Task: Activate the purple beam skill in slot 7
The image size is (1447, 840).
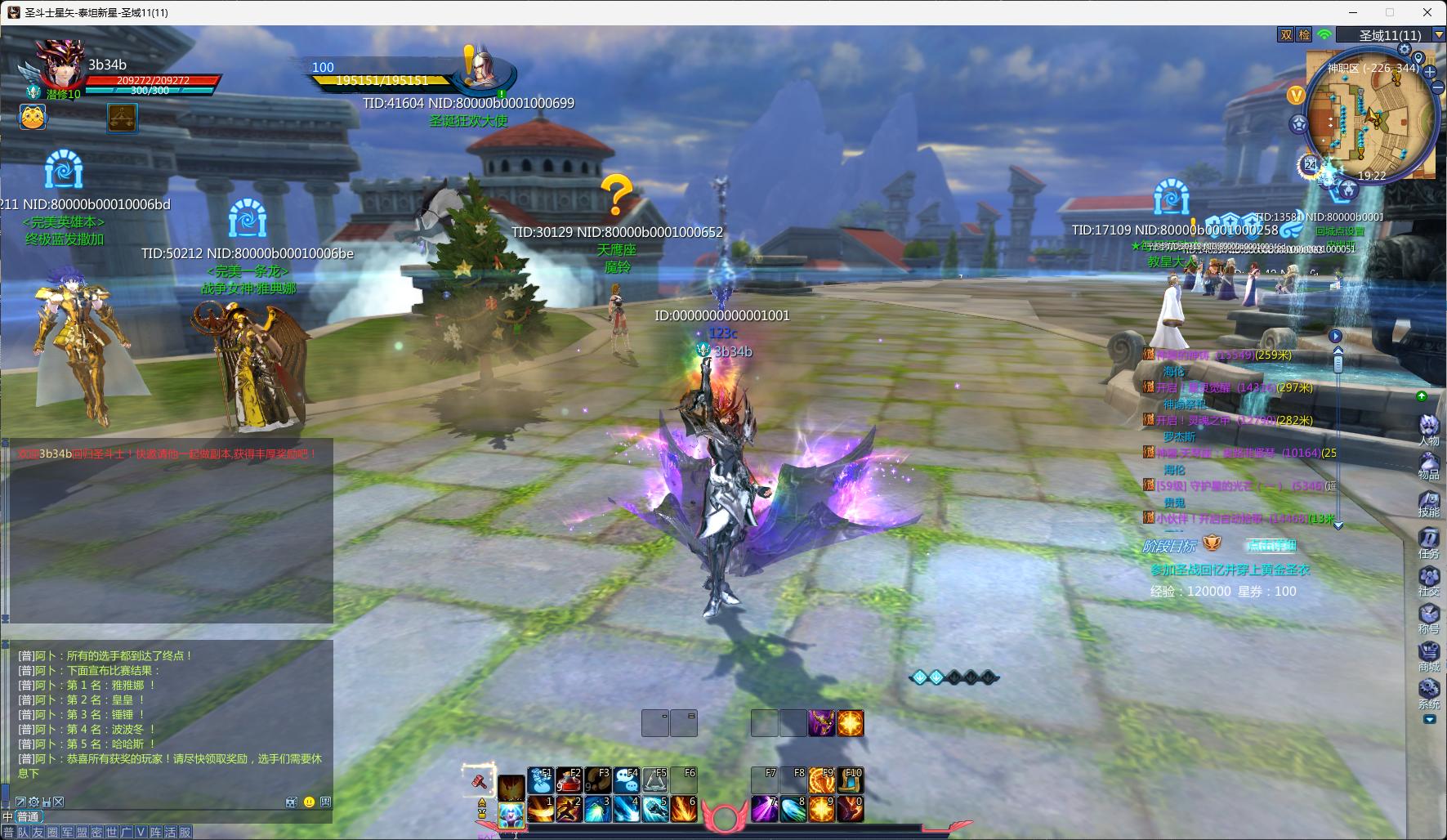Action: [x=765, y=809]
